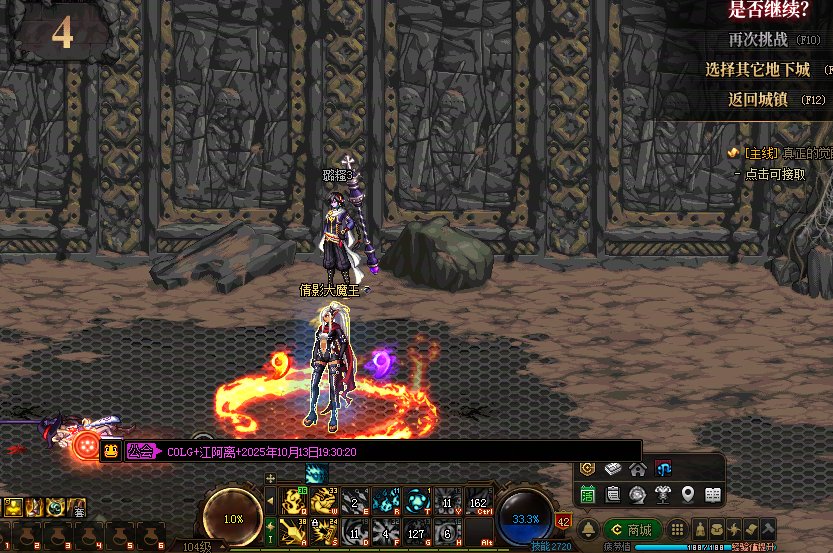Image resolution: width=833 pixels, height=553 pixels.
Task: Accept the 主线 quest in the tracker
Action: click(770, 173)
